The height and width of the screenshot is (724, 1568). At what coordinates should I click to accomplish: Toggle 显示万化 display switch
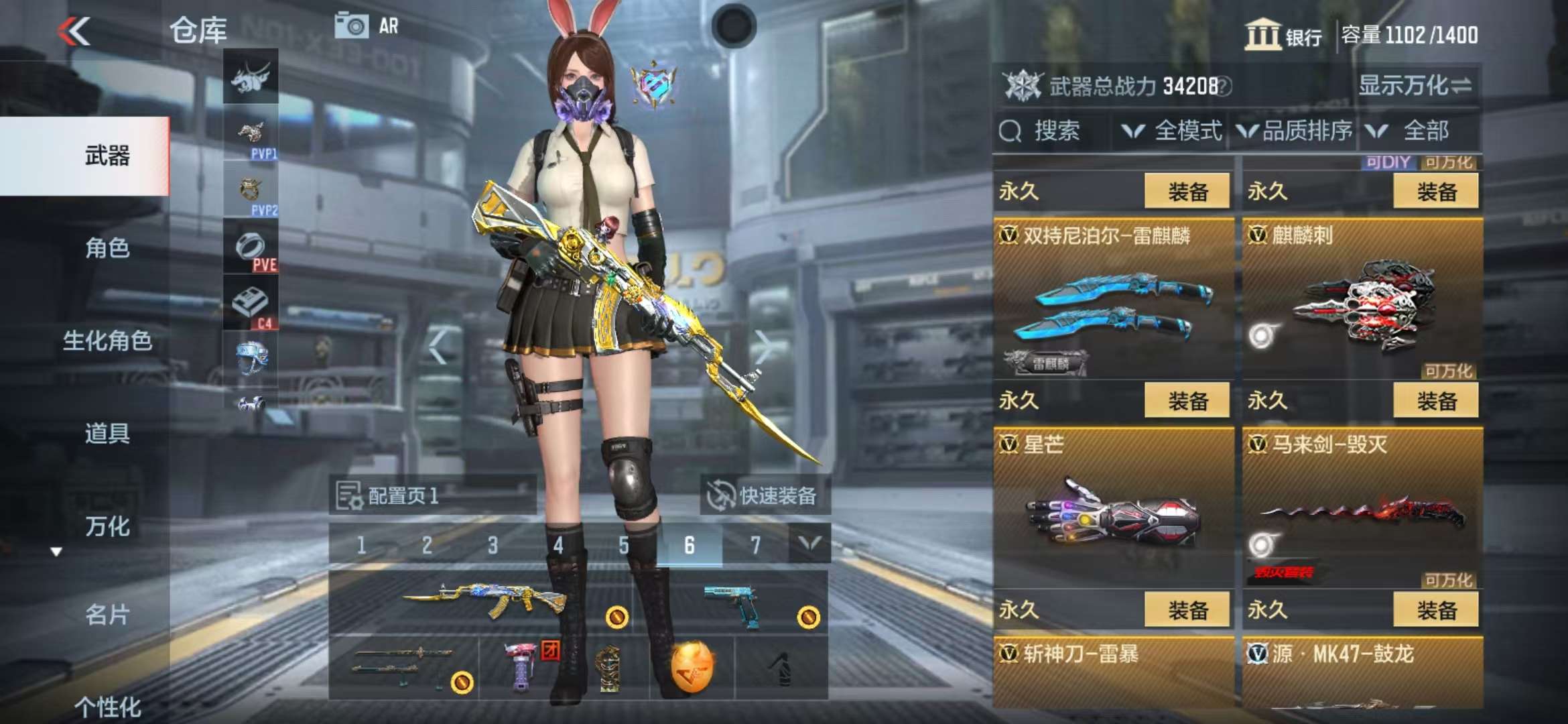(1415, 86)
